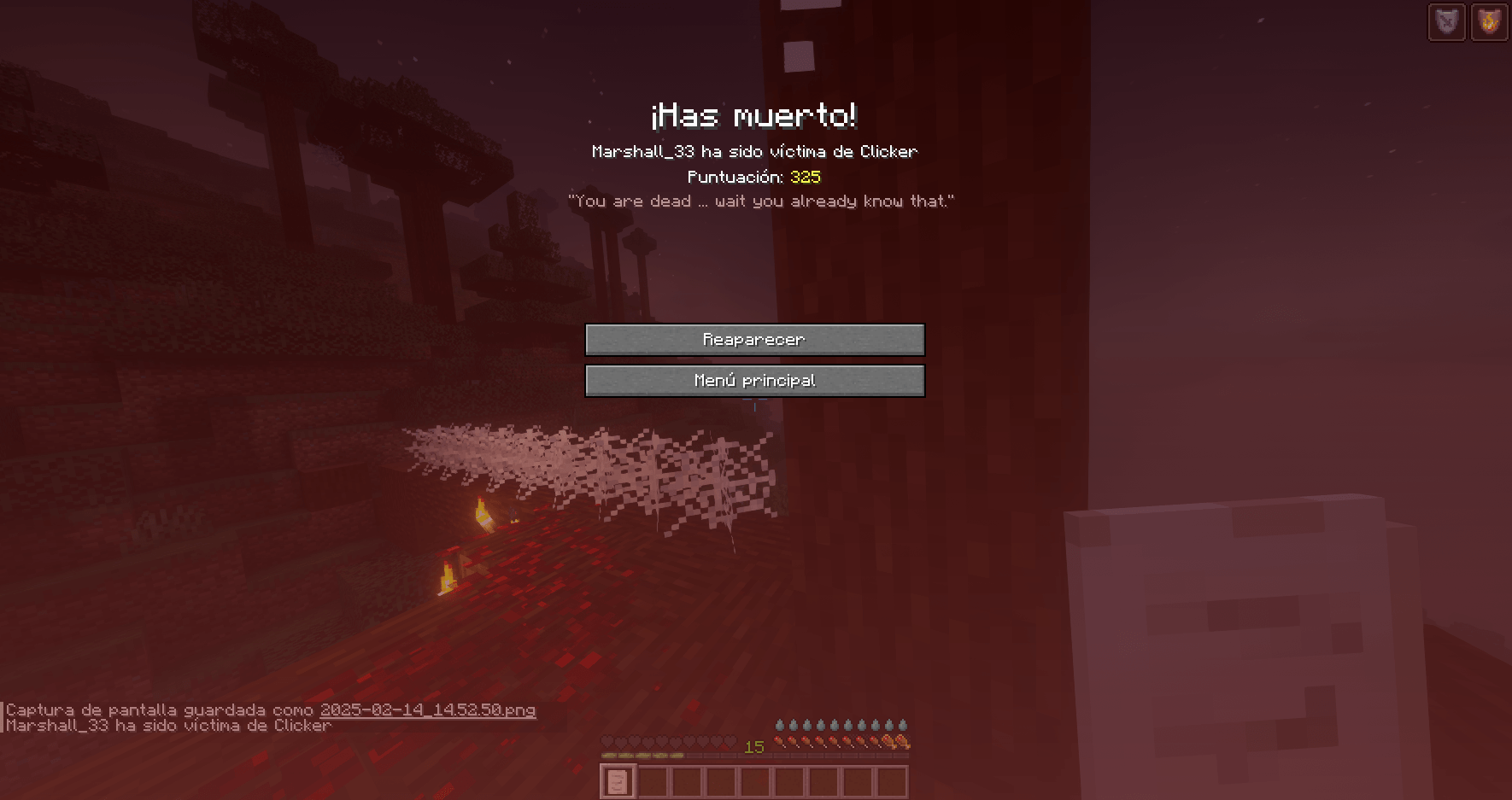Open the Menú principal
The height and width of the screenshot is (800, 1512).
[754, 380]
